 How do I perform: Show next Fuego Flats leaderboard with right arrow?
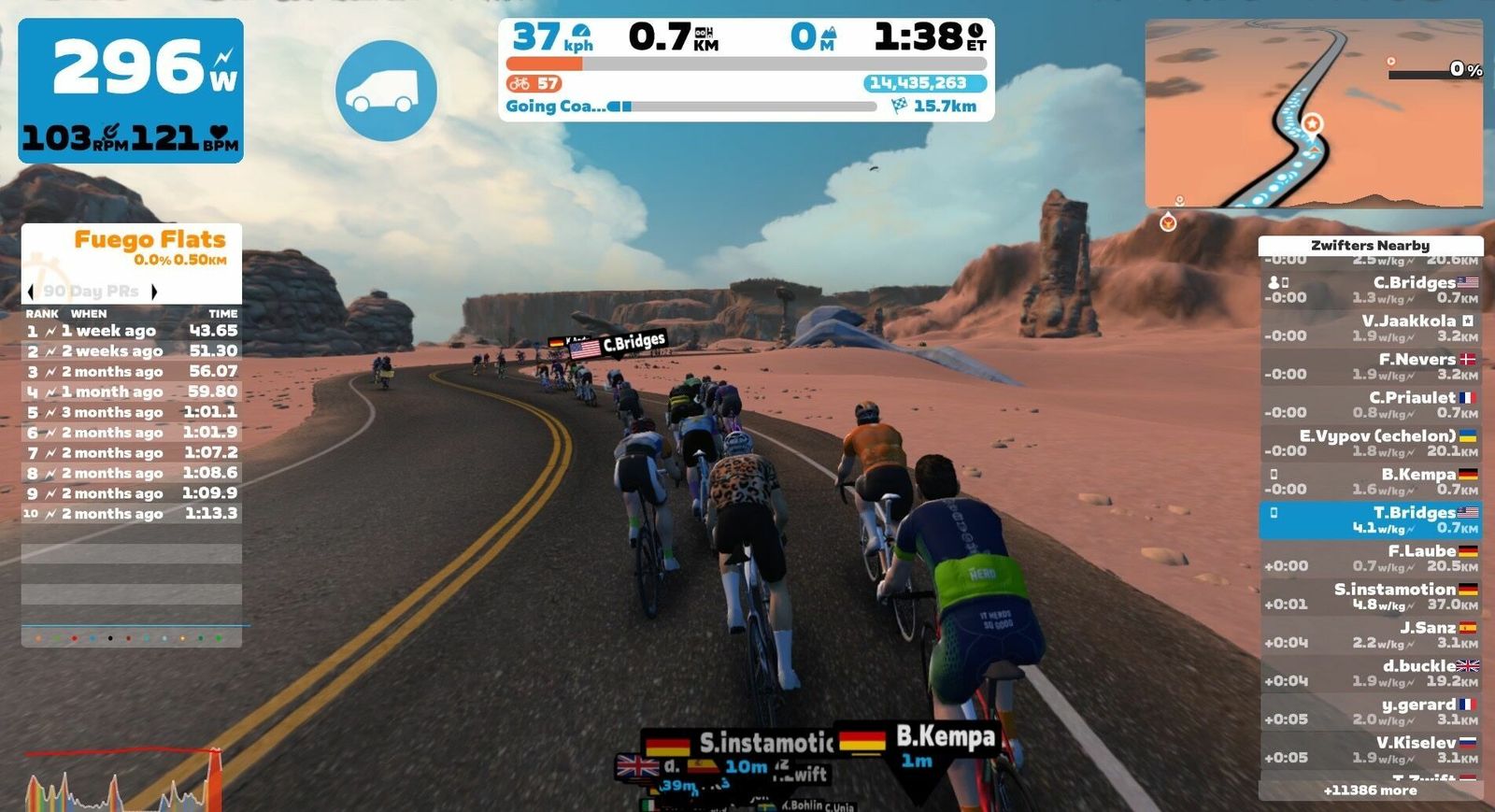154,292
